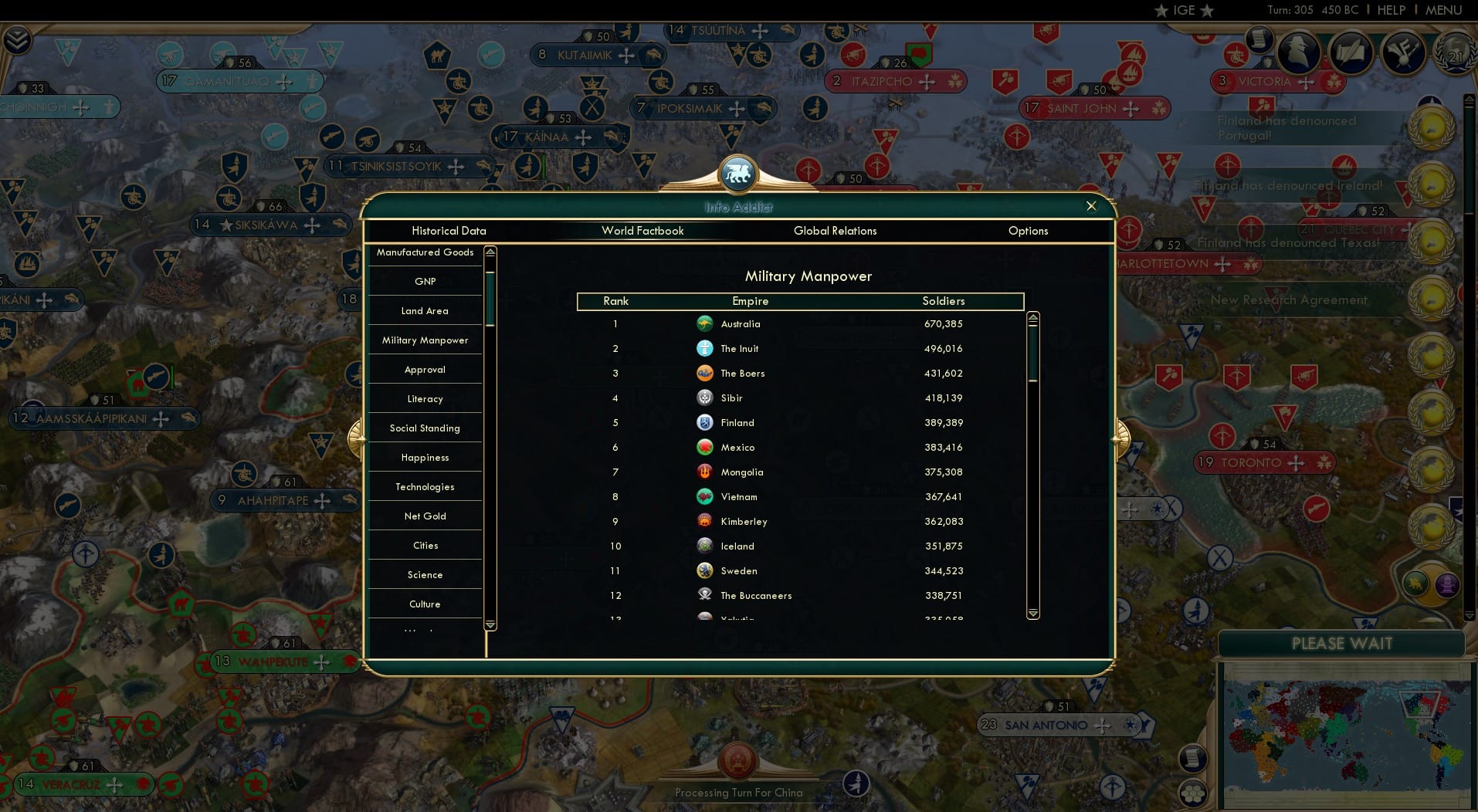Click the HELP link
The image size is (1478, 812).
[x=1391, y=10]
